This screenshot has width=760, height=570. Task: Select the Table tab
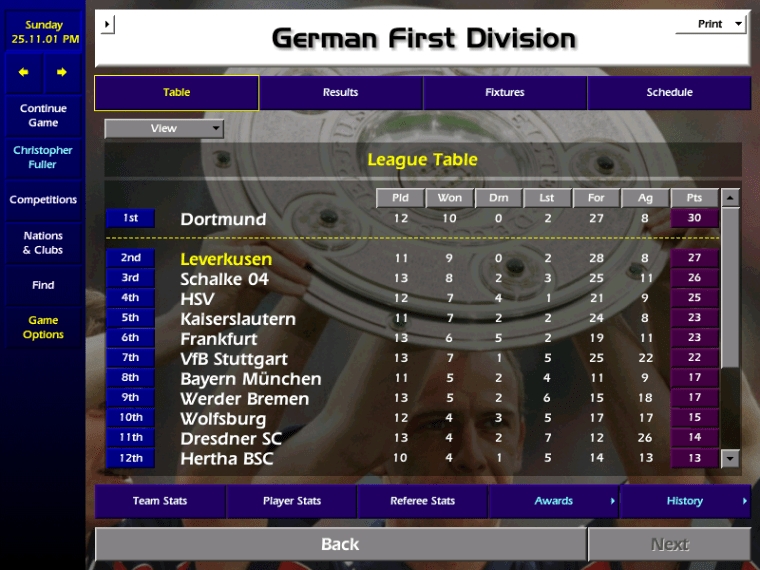pyautogui.click(x=177, y=93)
